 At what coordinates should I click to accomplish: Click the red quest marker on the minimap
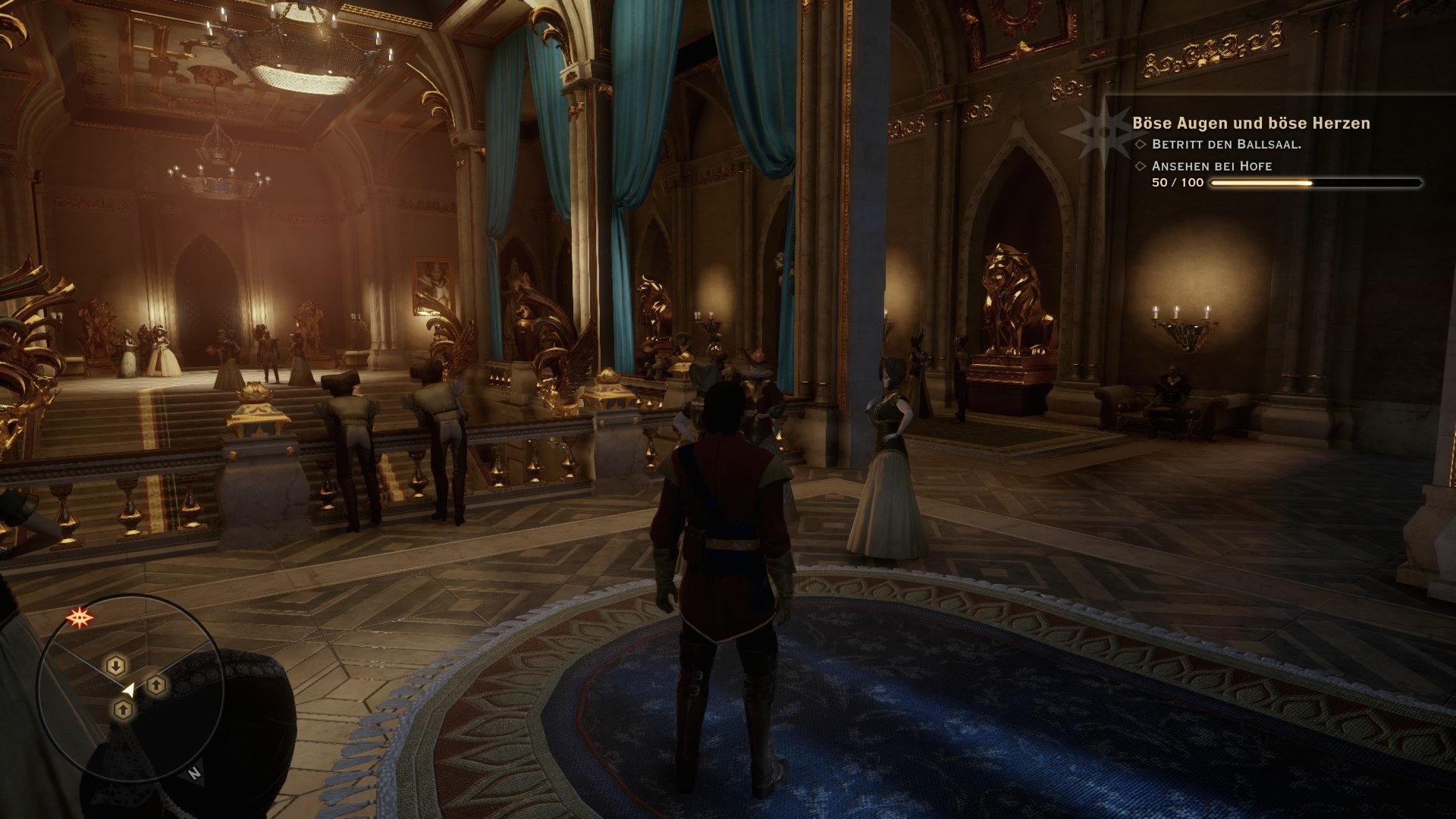click(x=81, y=616)
